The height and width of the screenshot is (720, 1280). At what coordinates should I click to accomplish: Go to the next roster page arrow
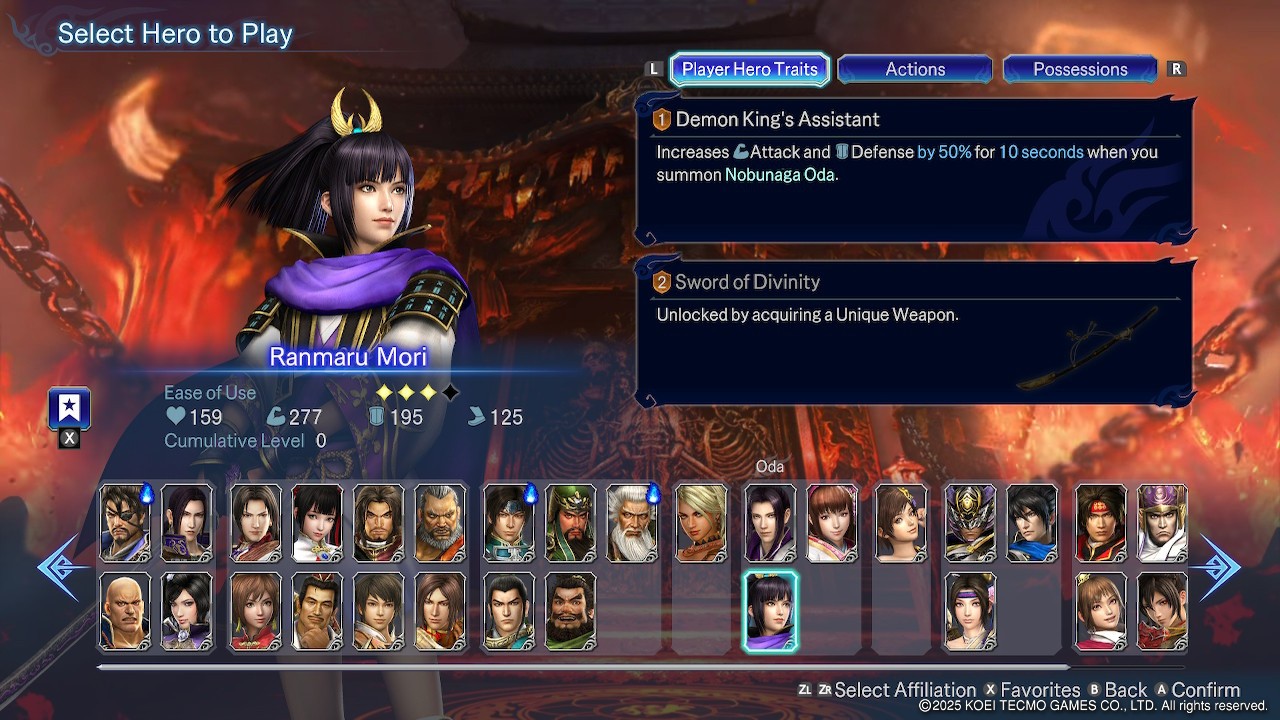click(x=1221, y=567)
